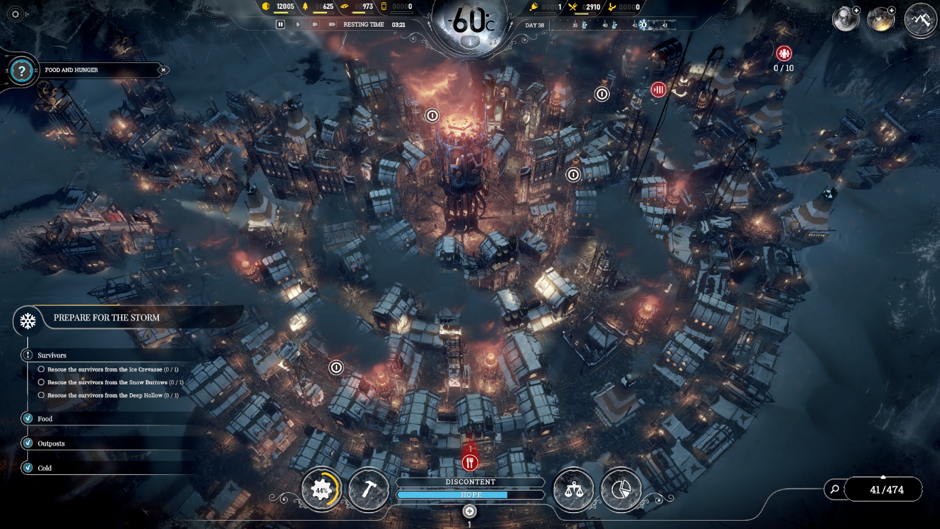Open the tutorial question mark icon
The image size is (940, 529).
[x=21, y=71]
